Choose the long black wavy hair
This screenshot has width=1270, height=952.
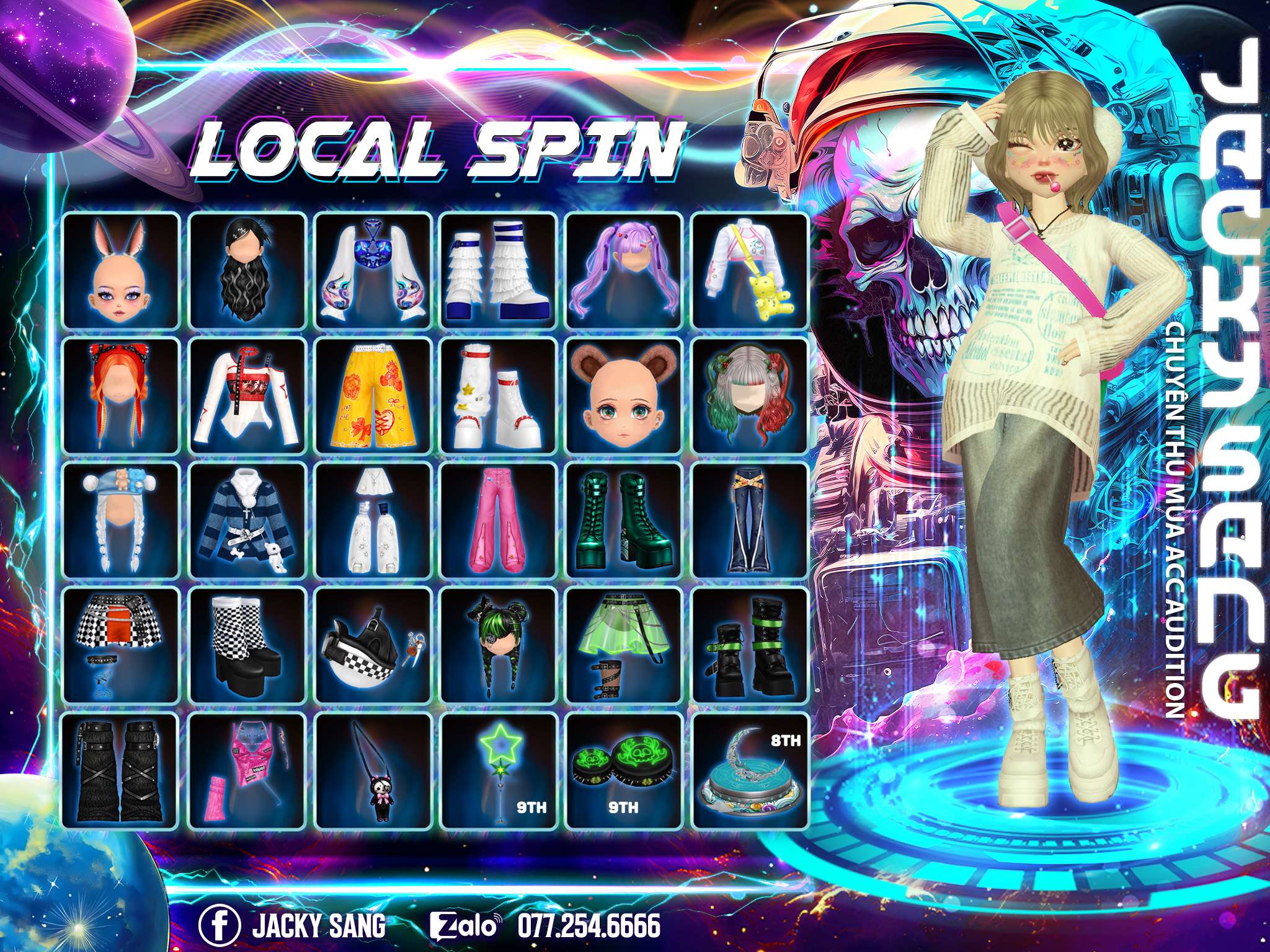[247, 270]
